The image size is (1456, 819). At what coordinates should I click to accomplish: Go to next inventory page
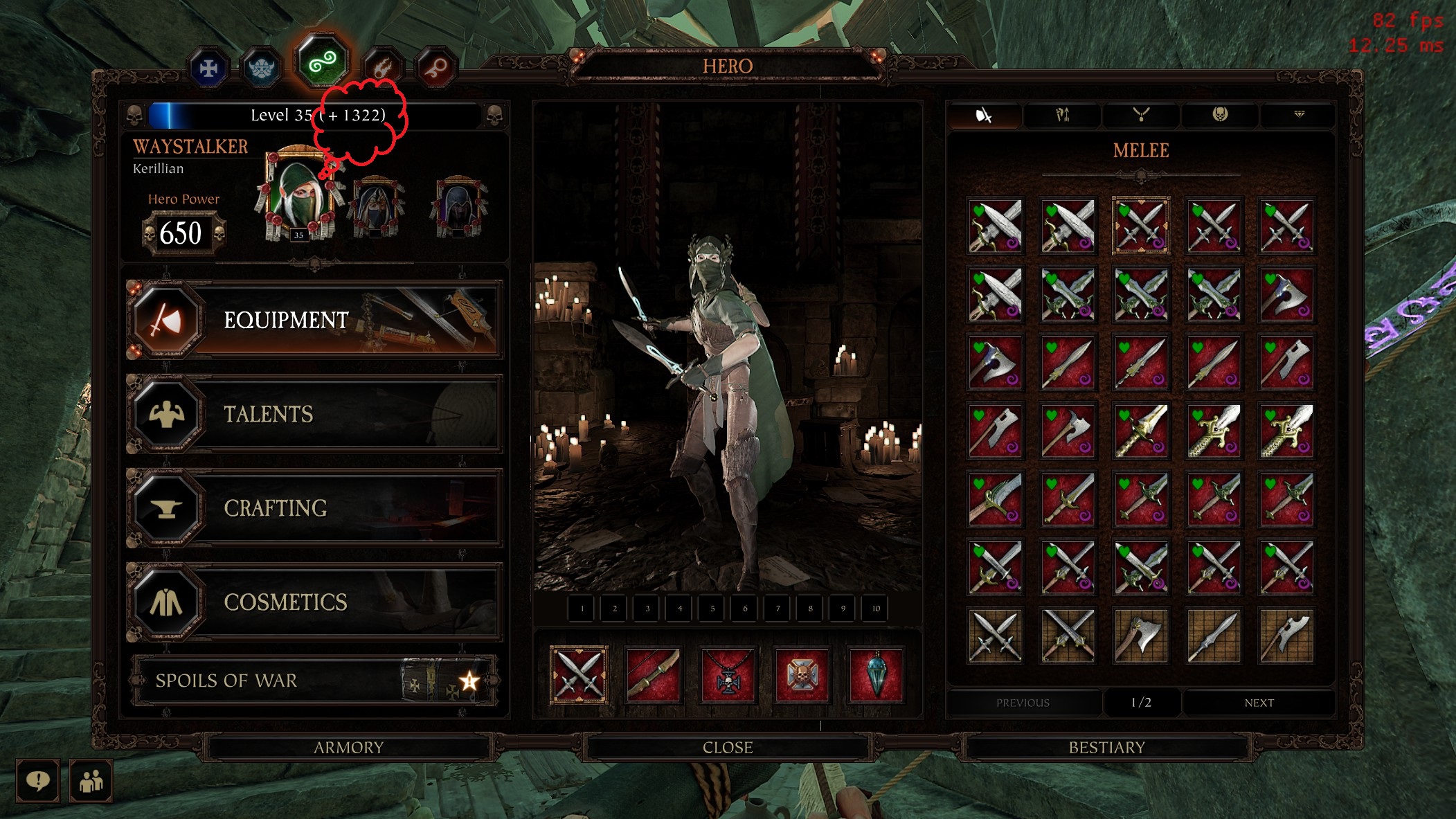pyautogui.click(x=1259, y=703)
